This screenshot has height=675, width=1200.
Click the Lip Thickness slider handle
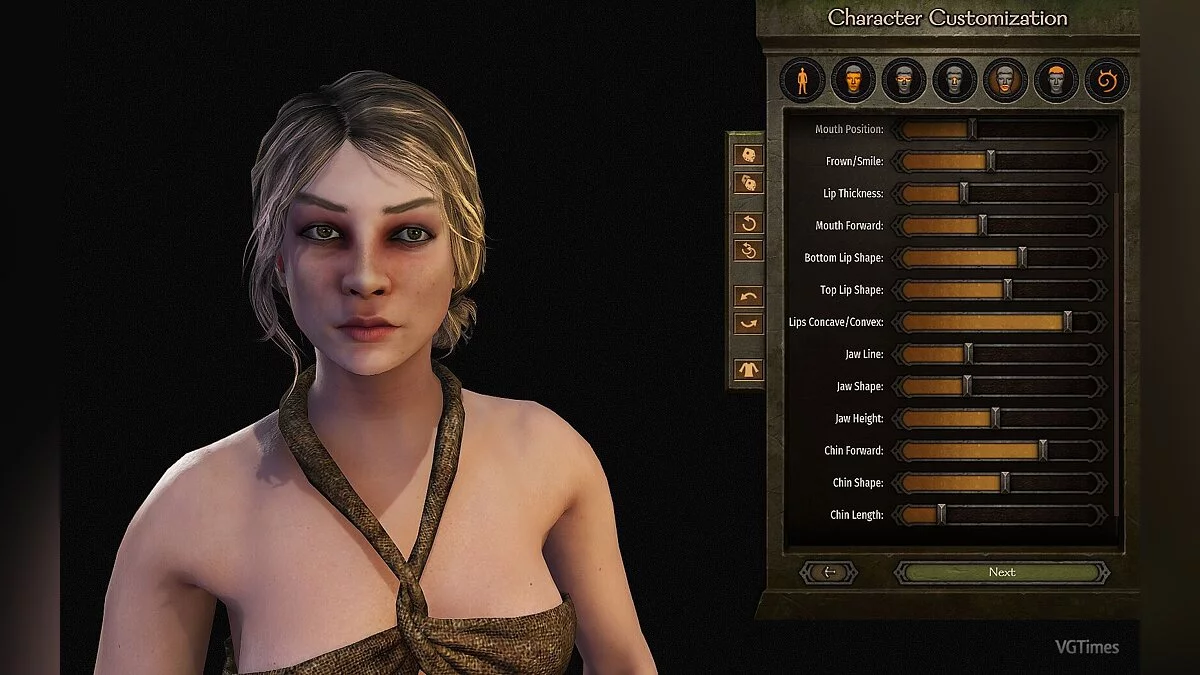(x=964, y=193)
